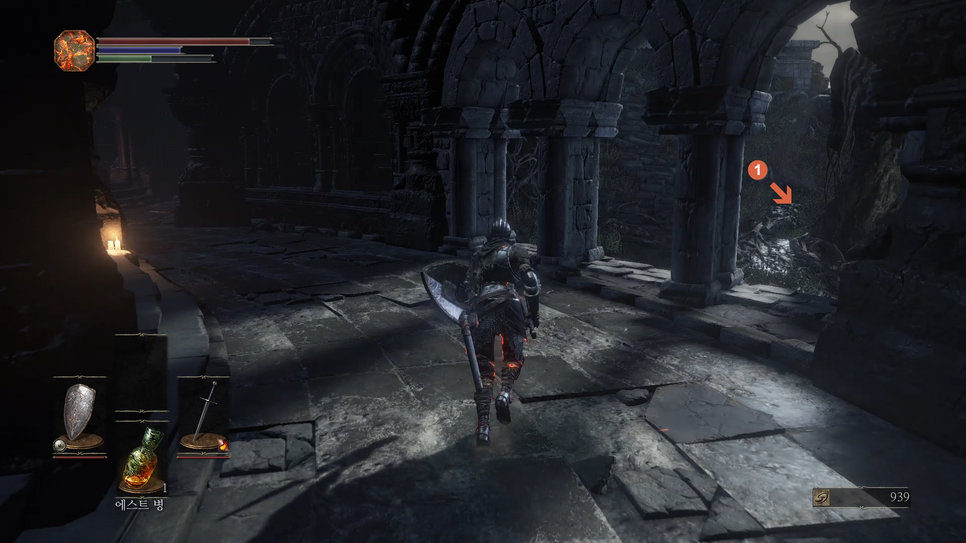Select the right-hand sword slot
The height and width of the screenshot is (543, 966).
click(203, 416)
